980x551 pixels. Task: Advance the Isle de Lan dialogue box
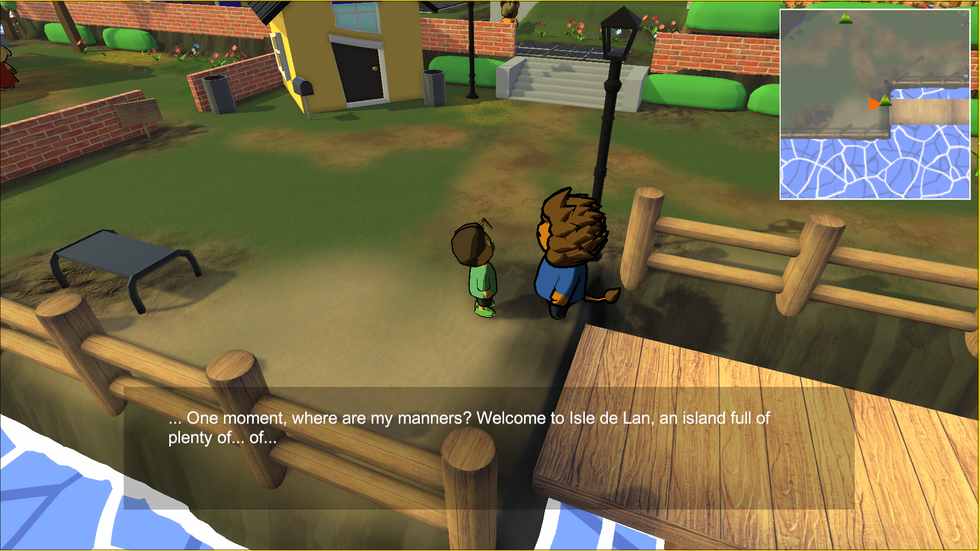pos(488,447)
